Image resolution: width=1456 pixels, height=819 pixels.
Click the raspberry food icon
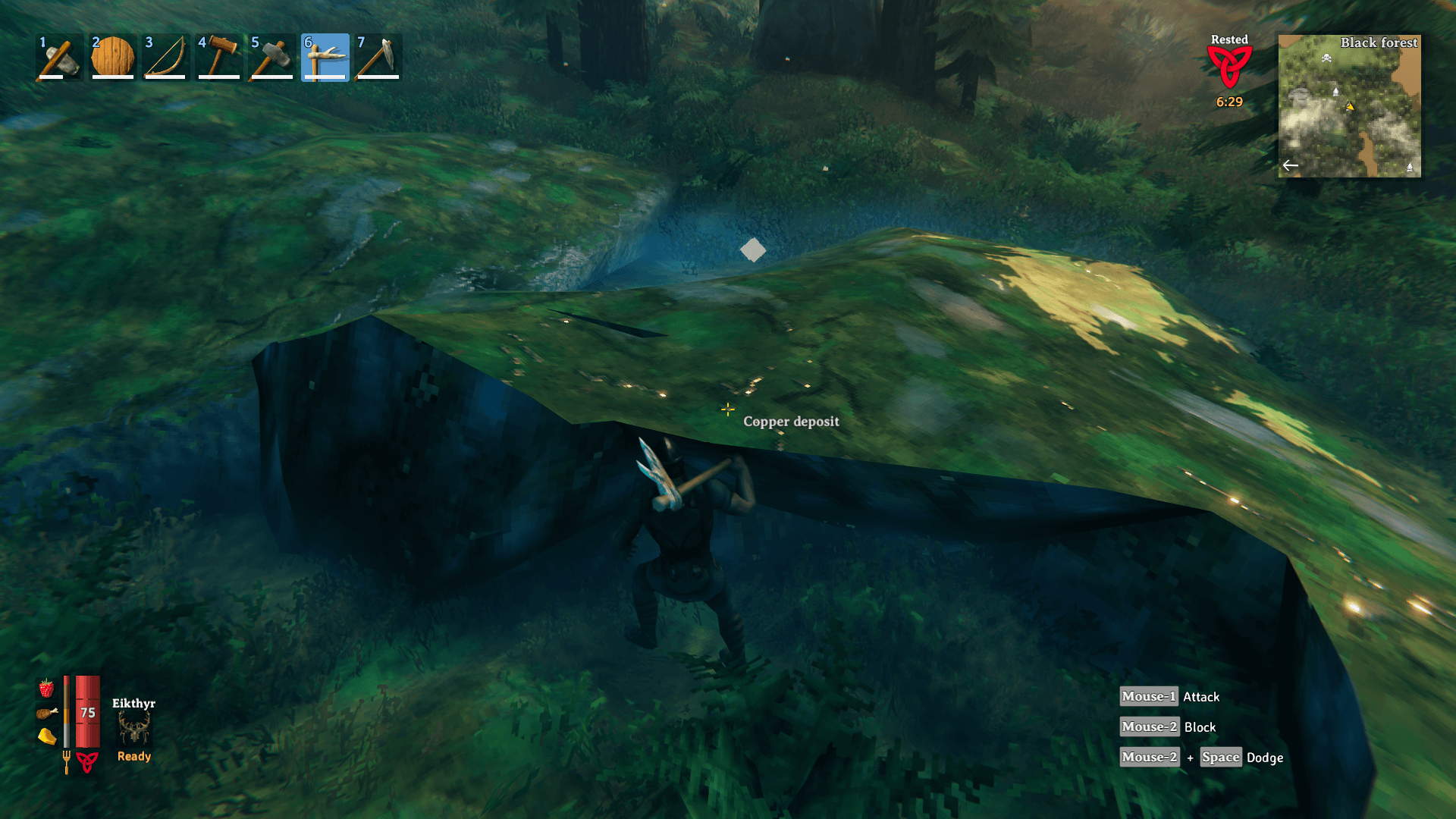tap(47, 689)
